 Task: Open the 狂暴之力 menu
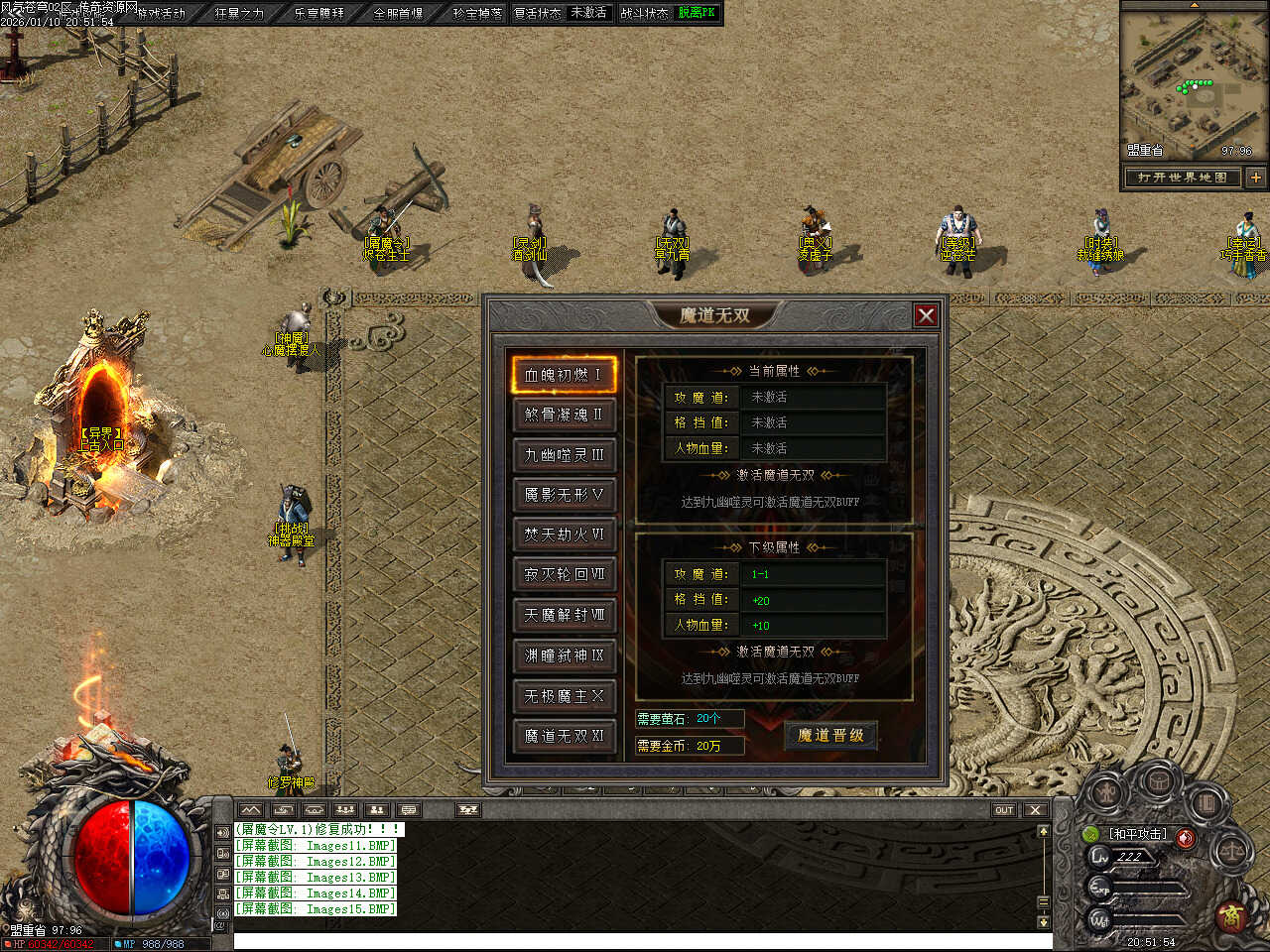[x=239, y=14]
